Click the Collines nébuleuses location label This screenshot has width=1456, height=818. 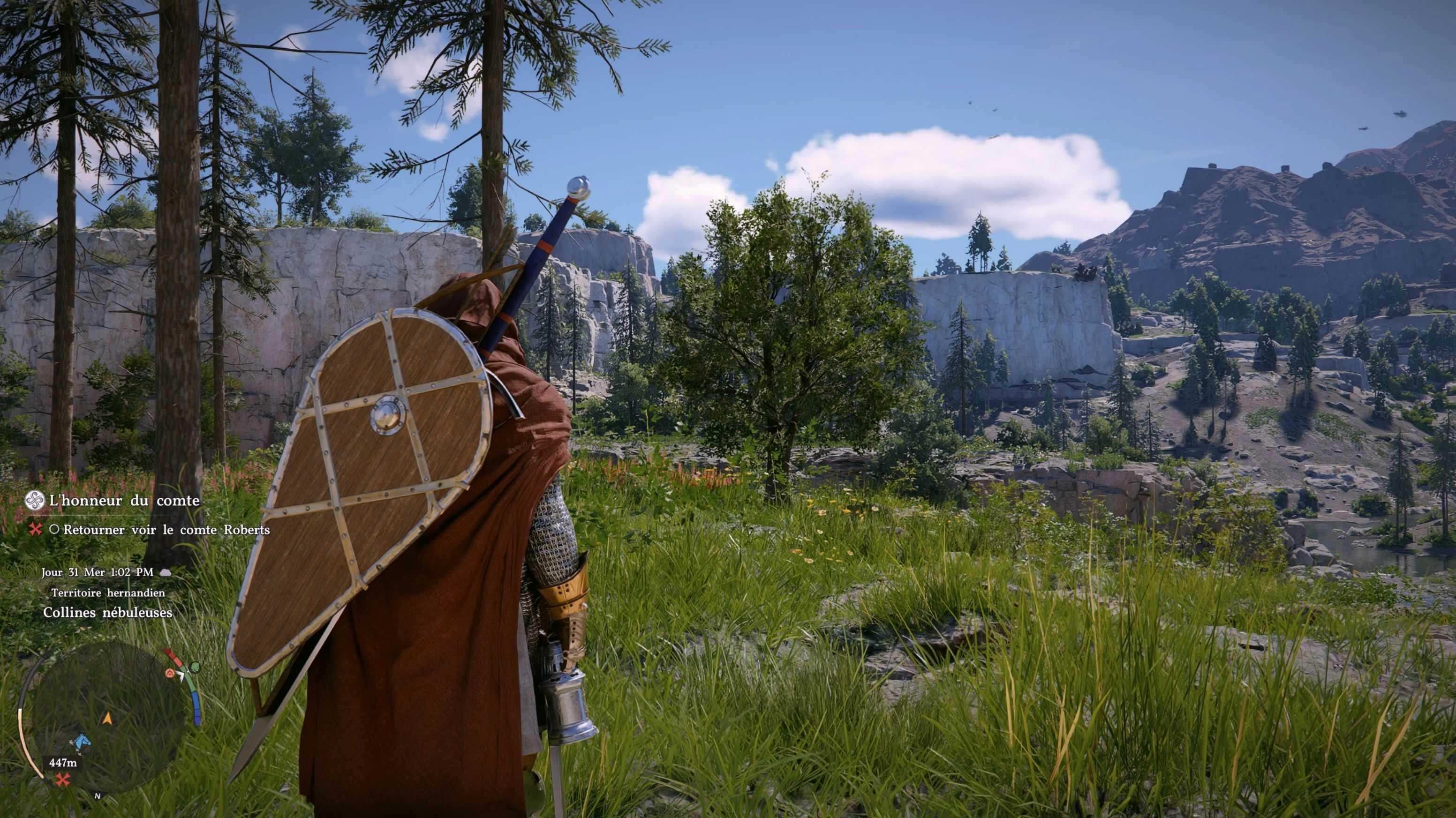107,613
